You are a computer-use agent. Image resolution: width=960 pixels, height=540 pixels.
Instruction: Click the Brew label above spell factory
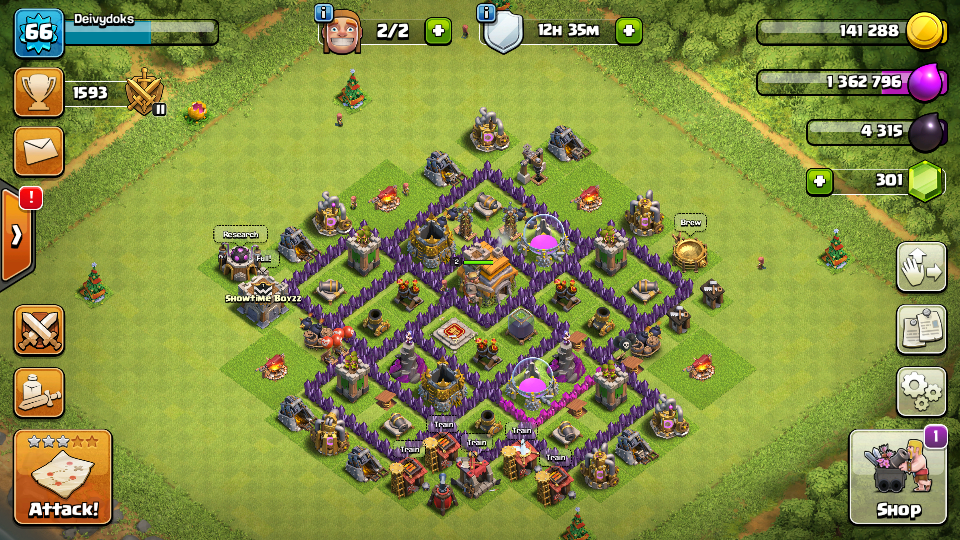[x=689, y=222]
